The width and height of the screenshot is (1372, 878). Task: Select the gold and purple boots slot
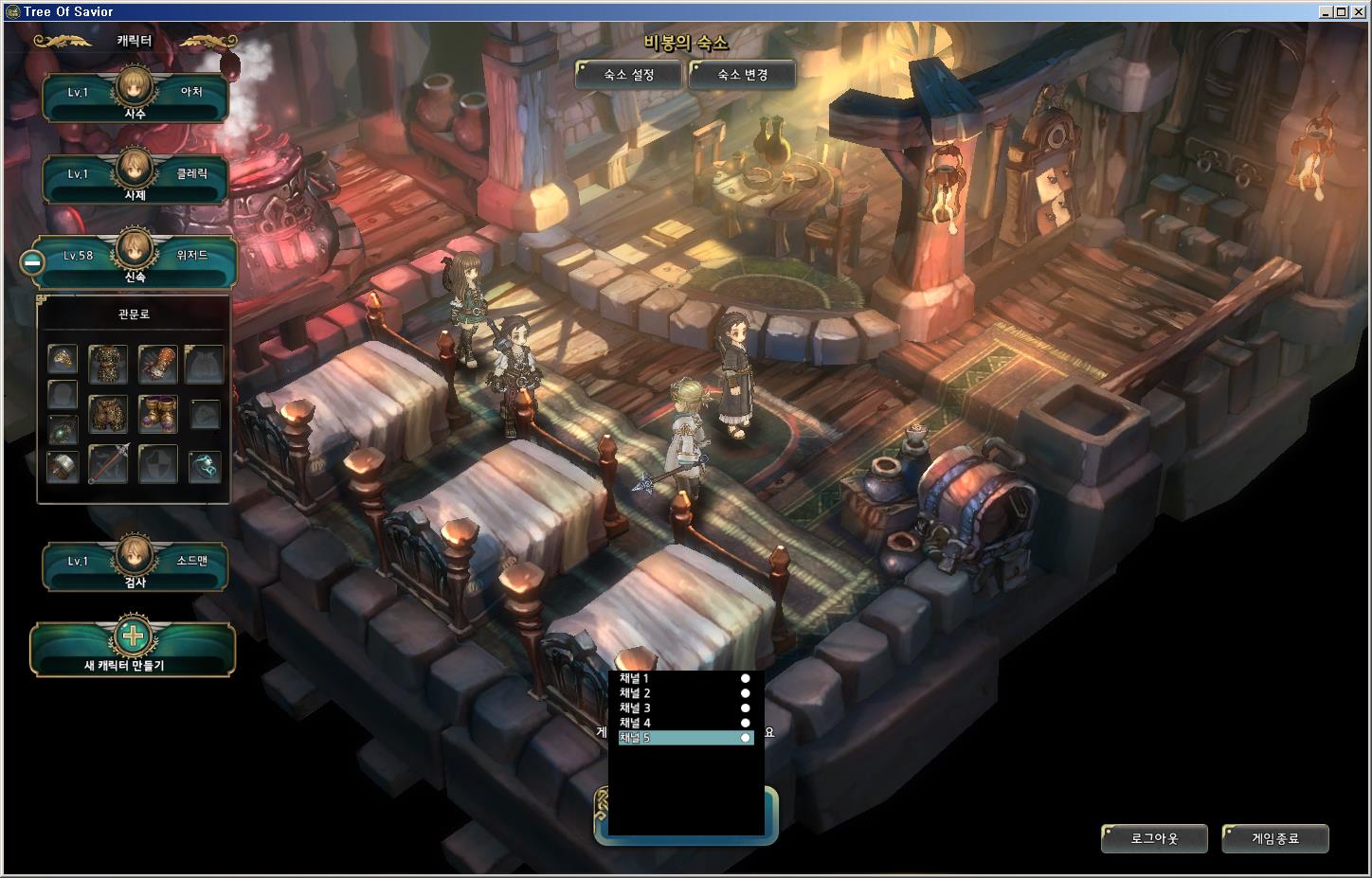point(157,414)
